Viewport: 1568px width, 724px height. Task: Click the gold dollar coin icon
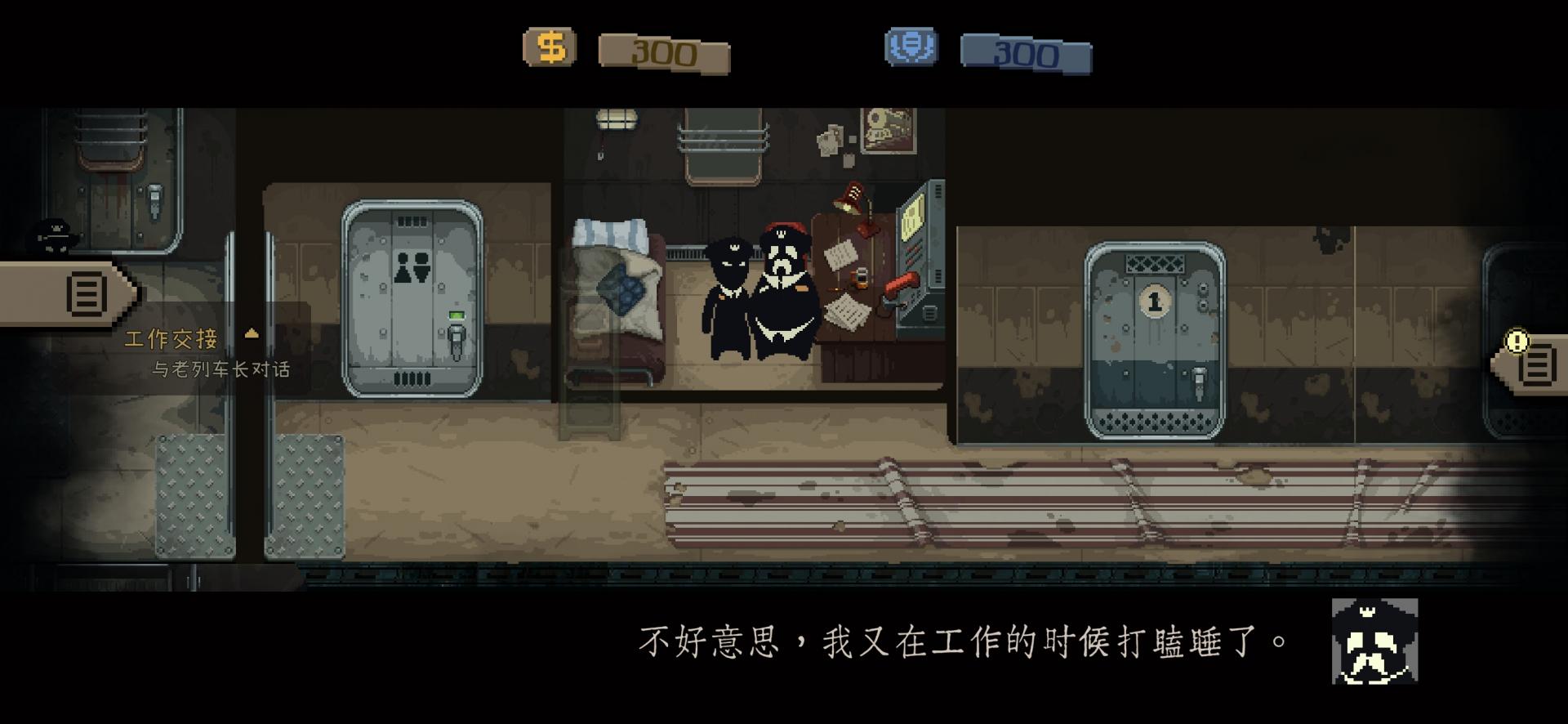549,47
